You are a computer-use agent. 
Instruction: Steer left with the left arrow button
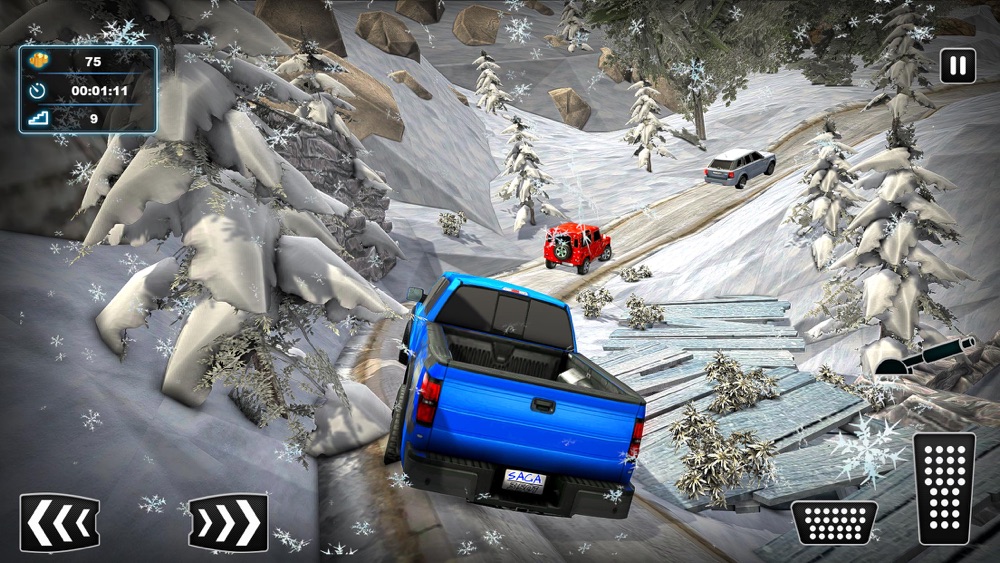pyautogui.click(x=59, y=522)
